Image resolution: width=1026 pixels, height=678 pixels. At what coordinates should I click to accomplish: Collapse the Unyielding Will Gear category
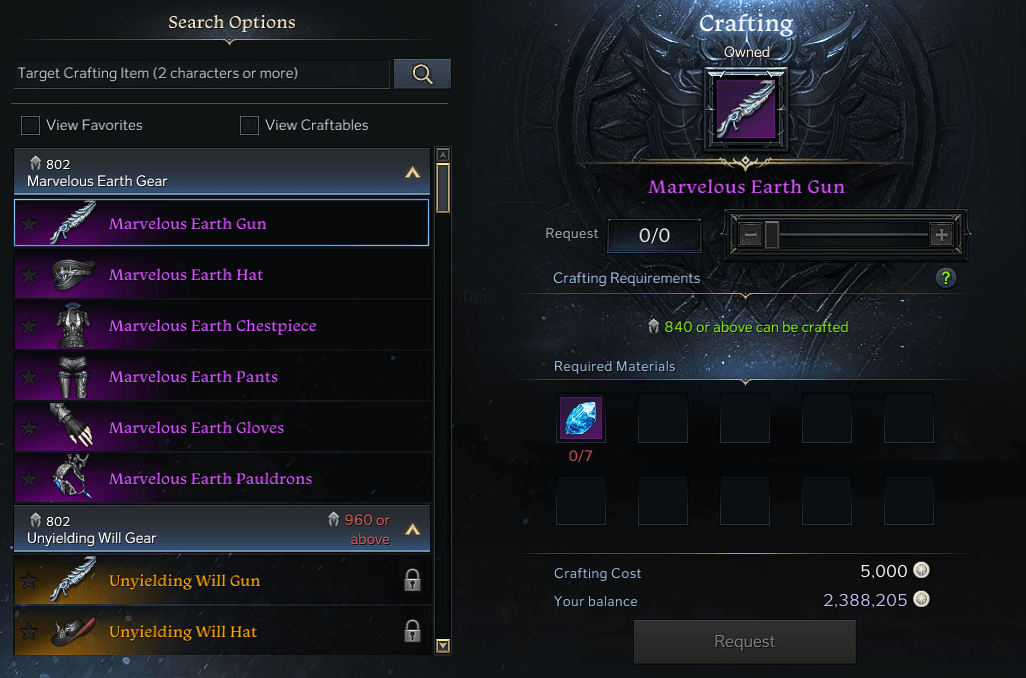pyautogui.click(x=412, y=529)
